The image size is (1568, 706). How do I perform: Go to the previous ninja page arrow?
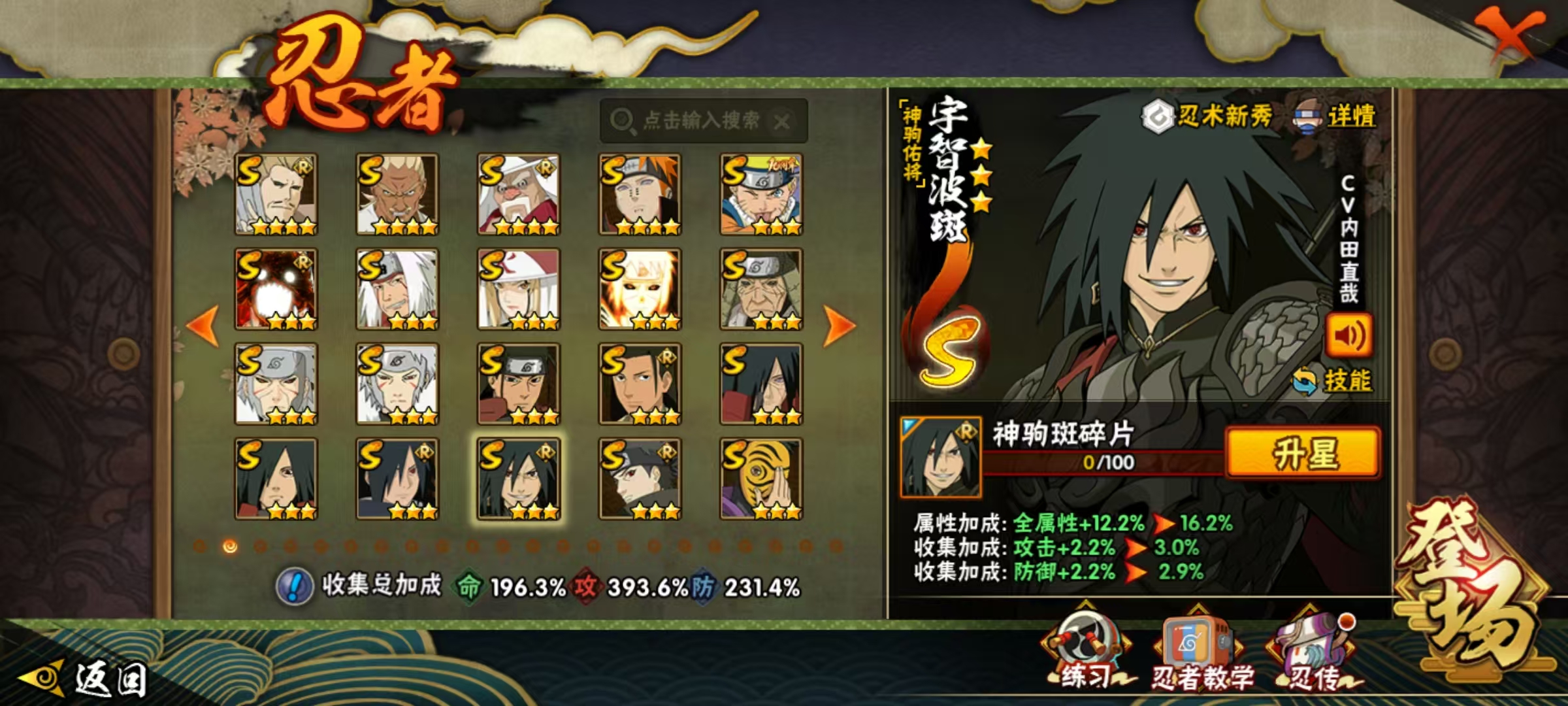203,325
